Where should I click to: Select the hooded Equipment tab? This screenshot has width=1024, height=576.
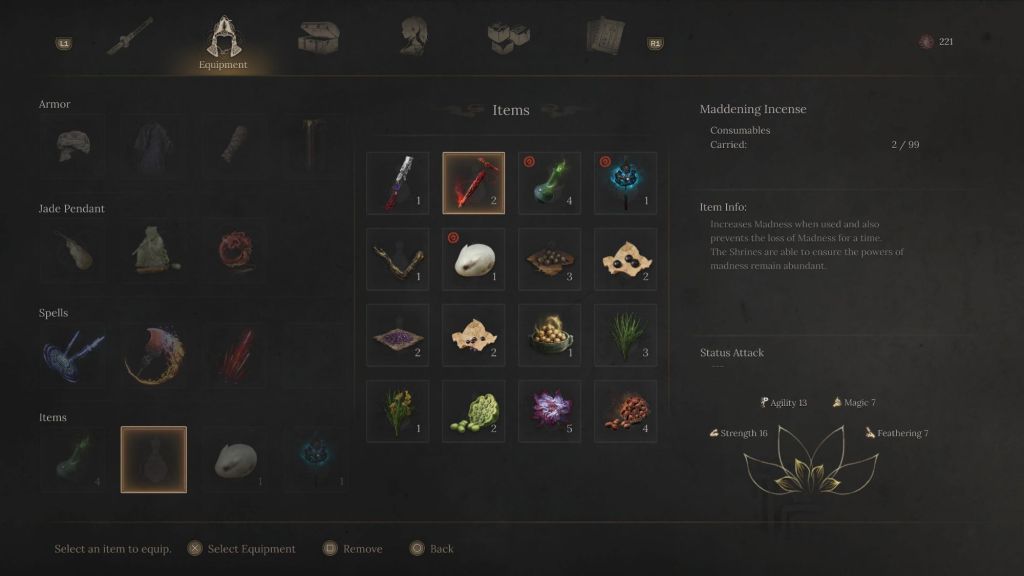point(222,40)
